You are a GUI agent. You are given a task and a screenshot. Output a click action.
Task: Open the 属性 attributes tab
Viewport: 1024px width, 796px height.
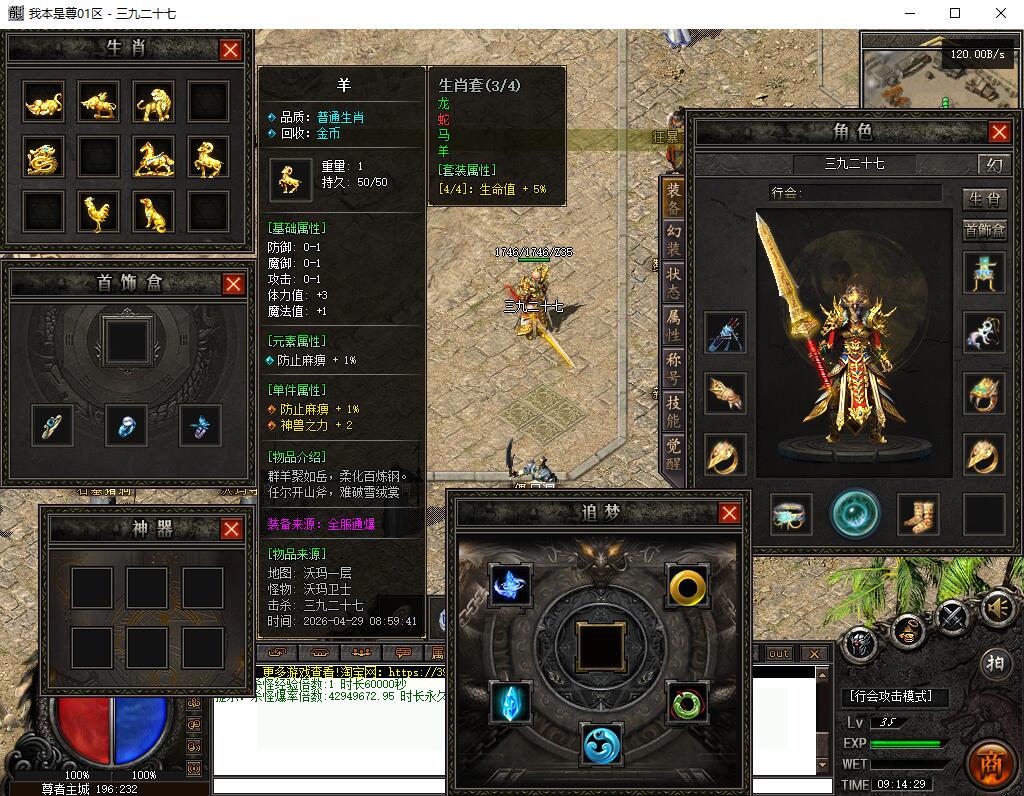[674, 324]
